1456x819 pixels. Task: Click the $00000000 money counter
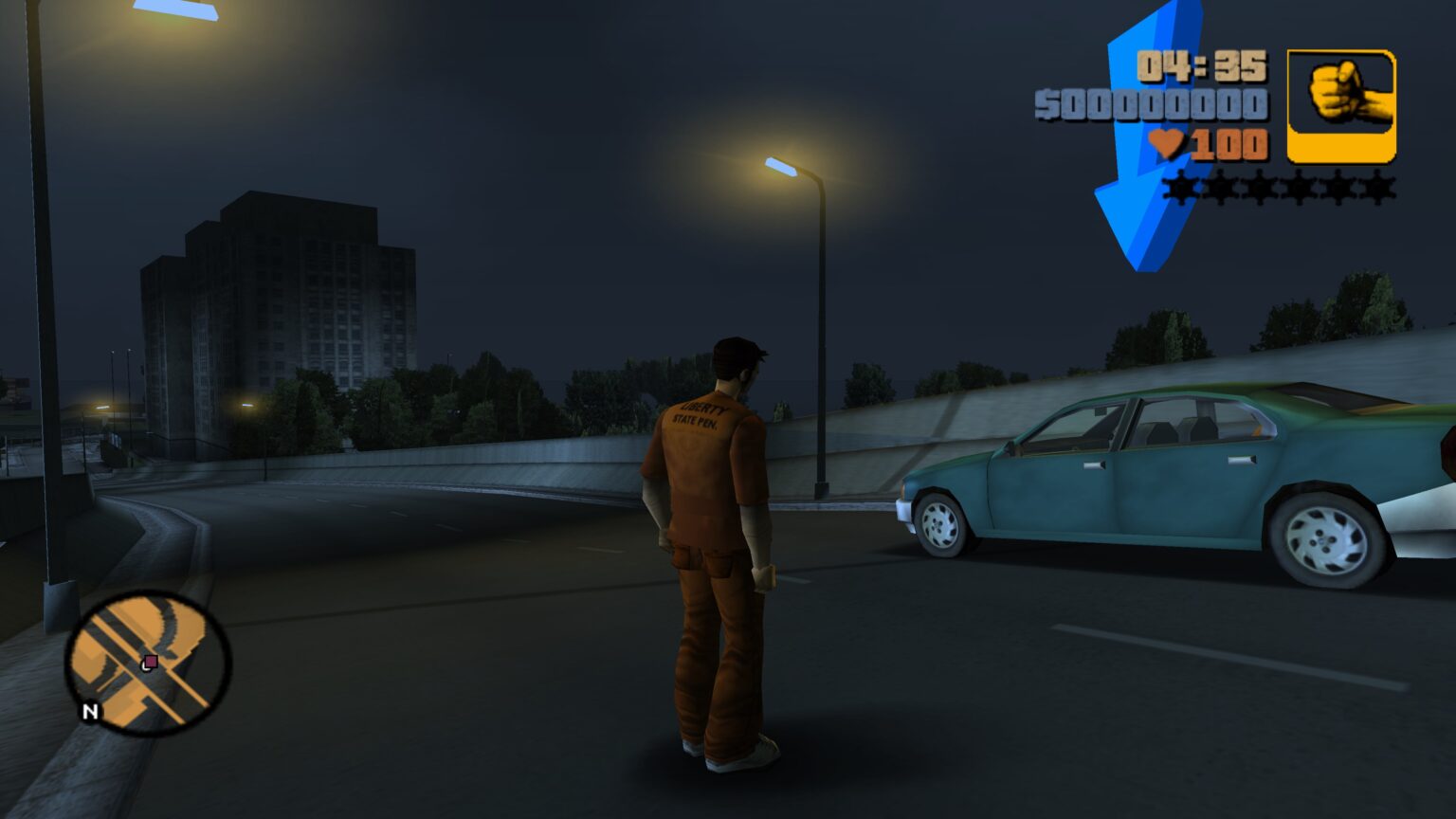[1153, 106]
